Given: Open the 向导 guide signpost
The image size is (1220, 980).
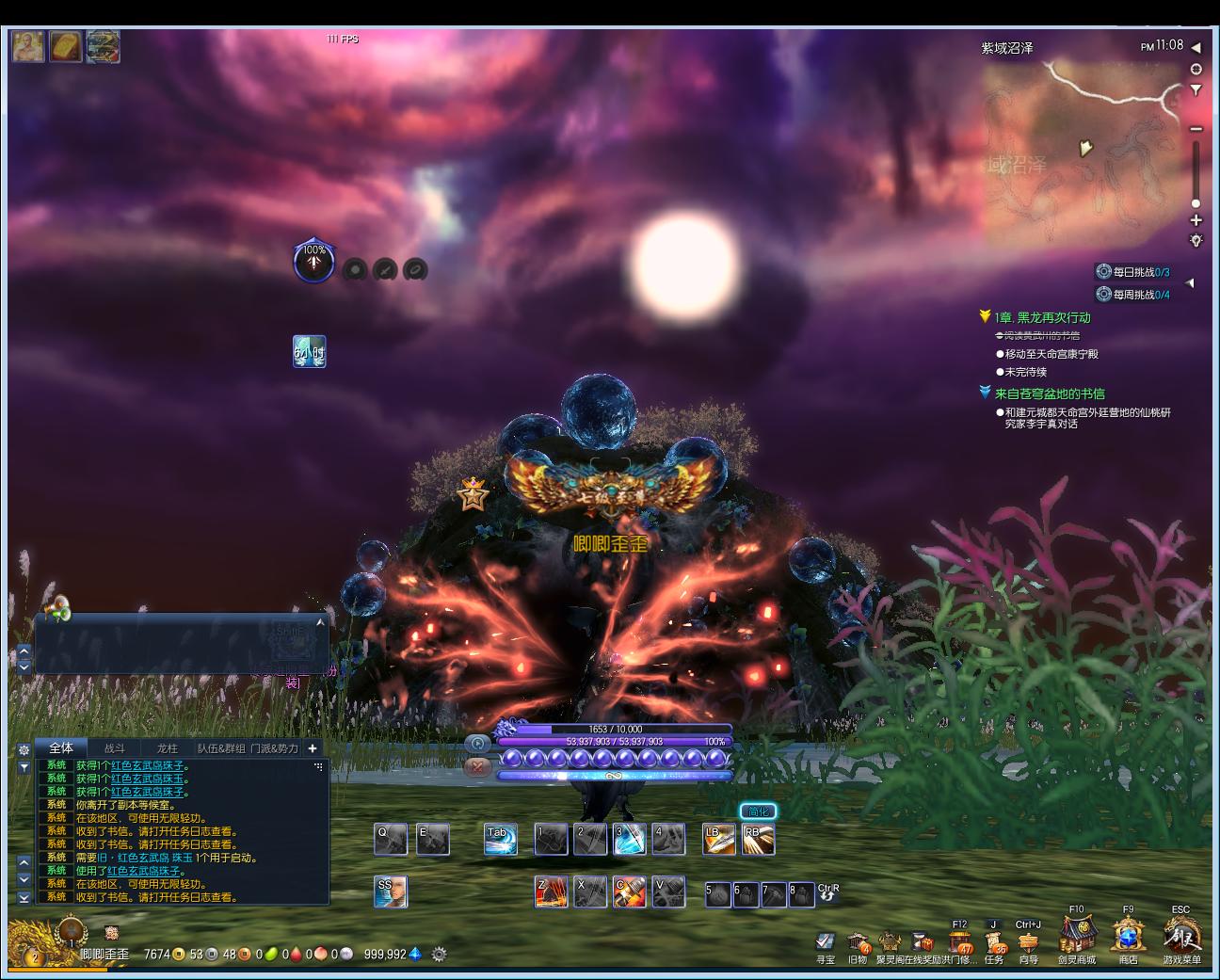Looking at the screenshot, I should 1028,942.
